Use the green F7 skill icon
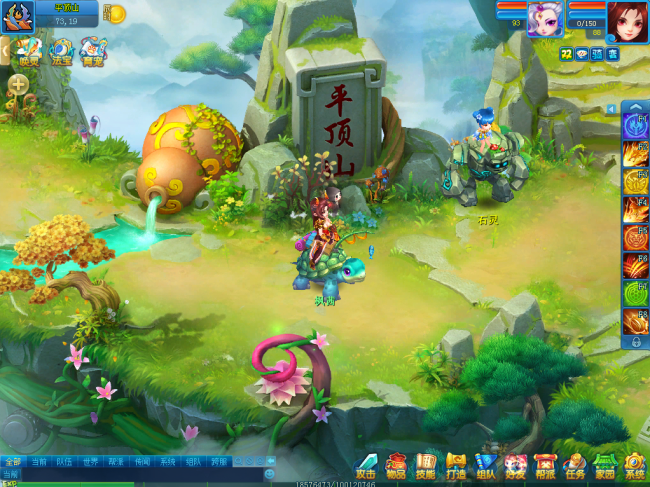650x487 pixels. [x=635, y=295]
